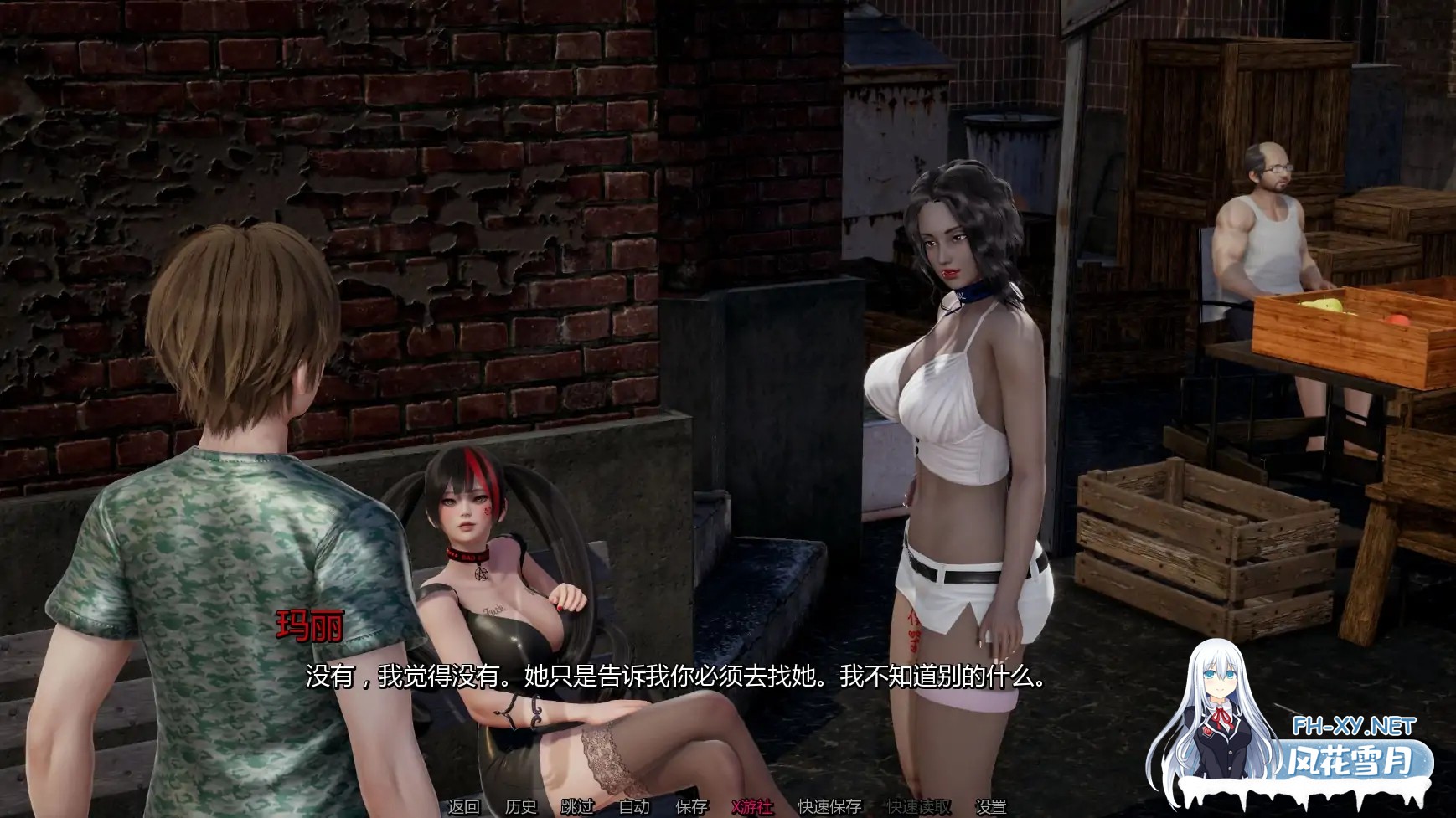The height and width of the screenshot is (818, 1456).
Task: Toggle 跳过 skip mode
Action: 576,808
